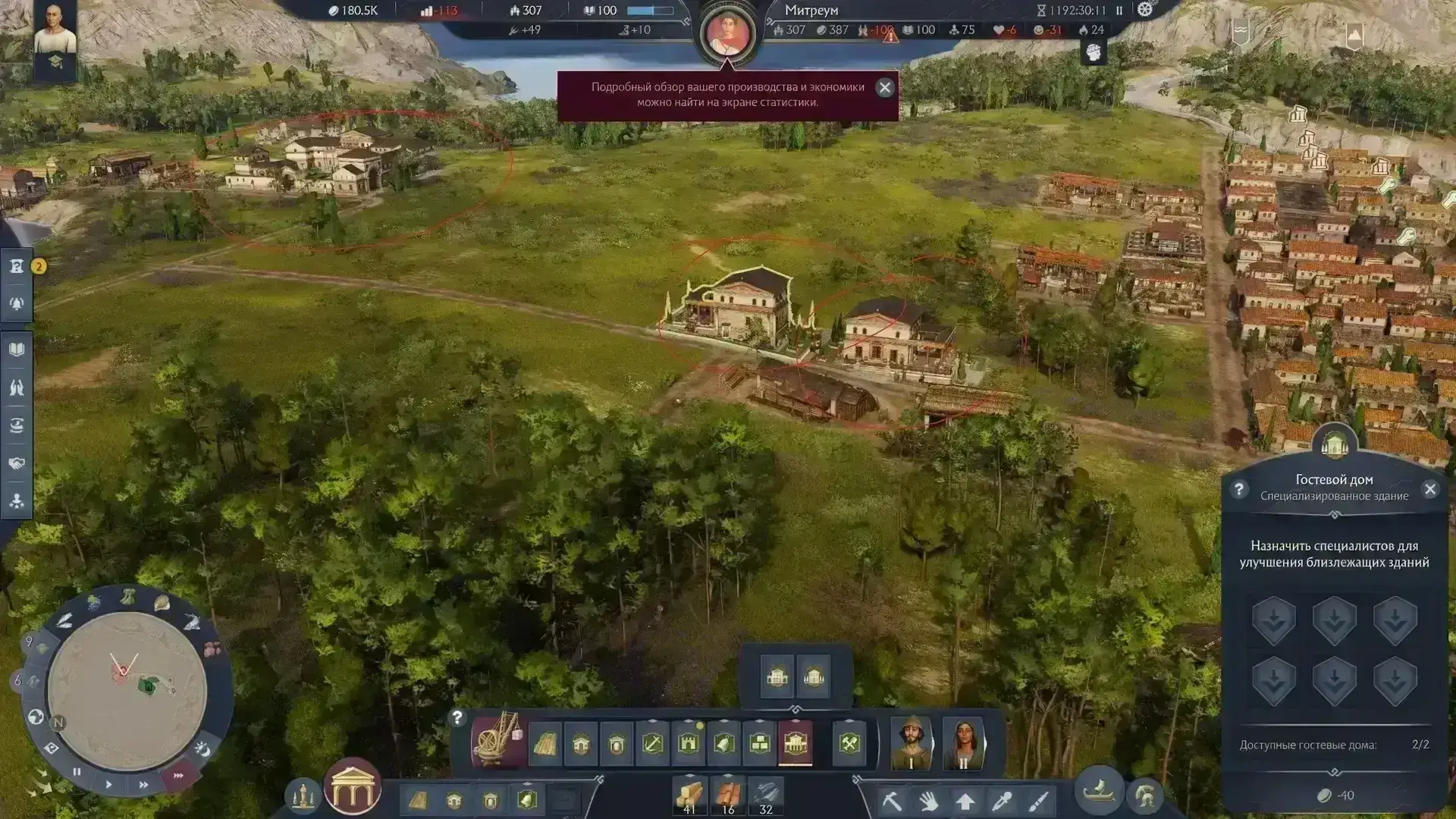Open the handshake diplomacy menu
This screenshot has height=819, width=1456.
[17, 463]
